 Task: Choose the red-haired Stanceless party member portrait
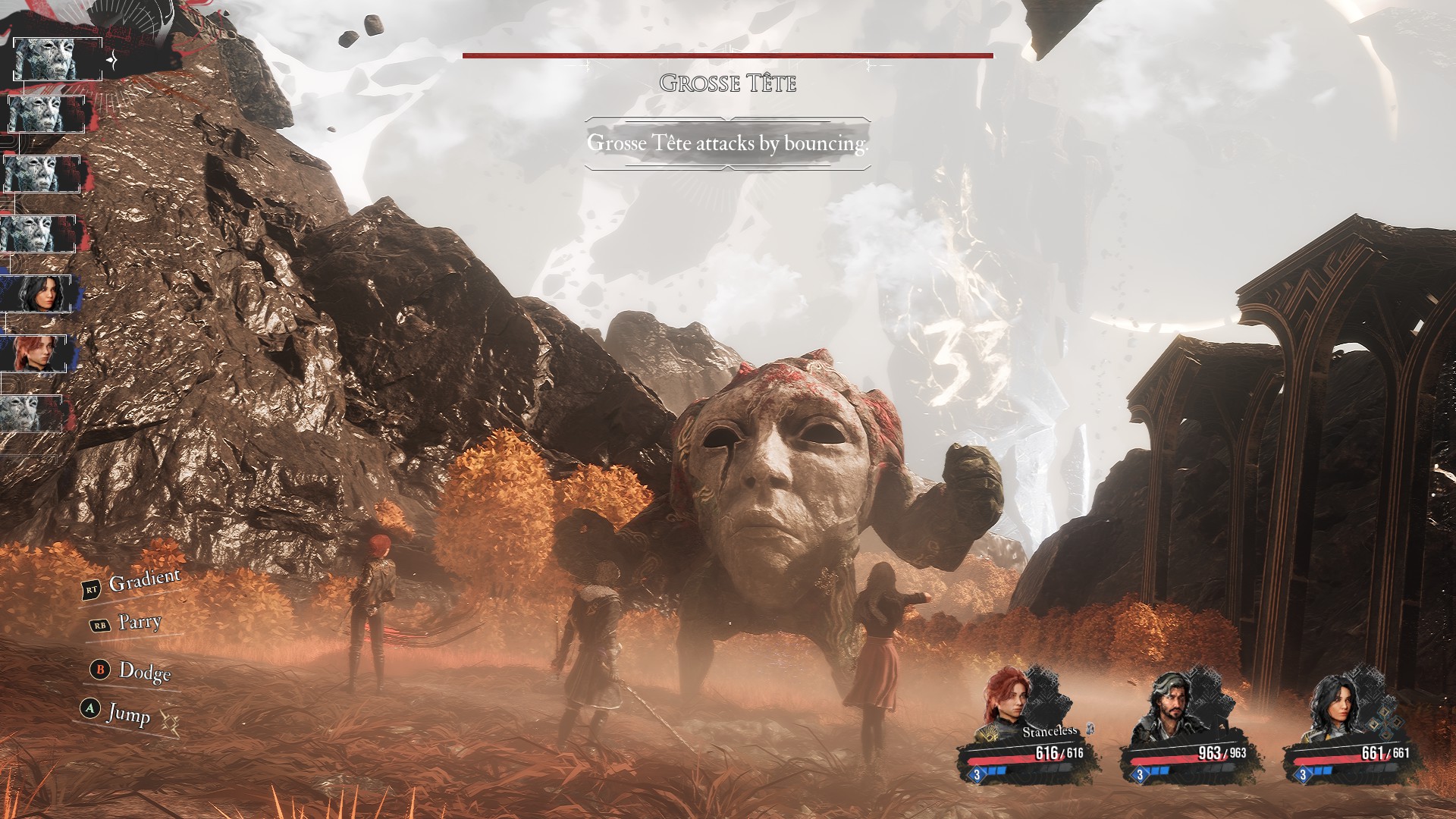pos(1007,699)
